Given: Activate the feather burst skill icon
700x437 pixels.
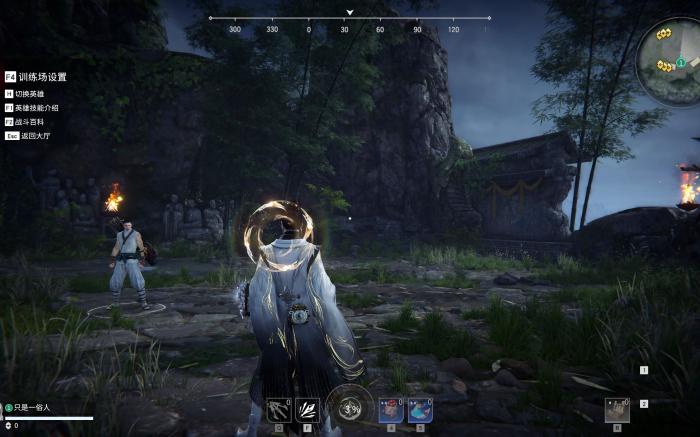Looking at the screenshot, I should pyautogui.click(x=307, y=409).
